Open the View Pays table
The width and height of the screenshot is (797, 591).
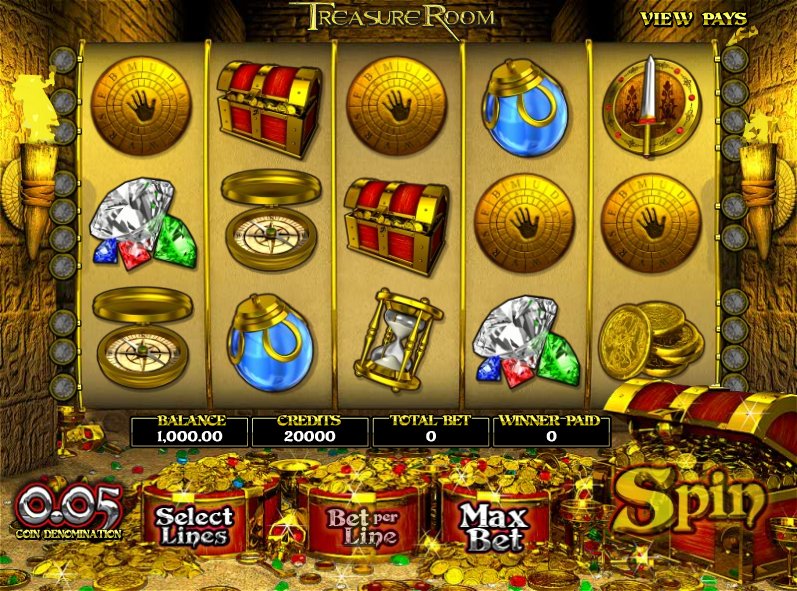(x=693, y=18)
